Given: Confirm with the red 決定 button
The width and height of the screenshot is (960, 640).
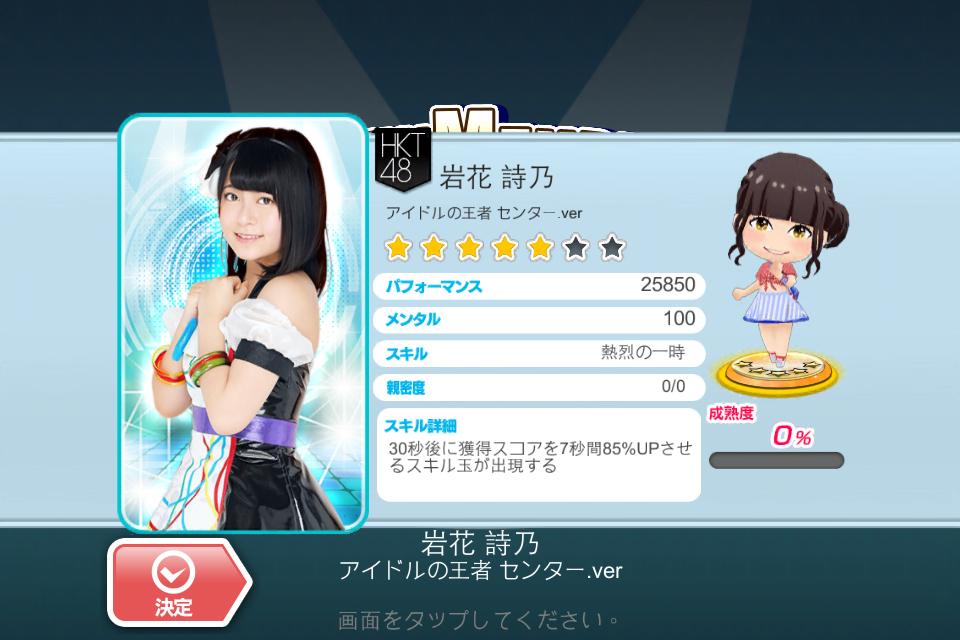Looking at the screenshot, I should (x=177, y=583).
